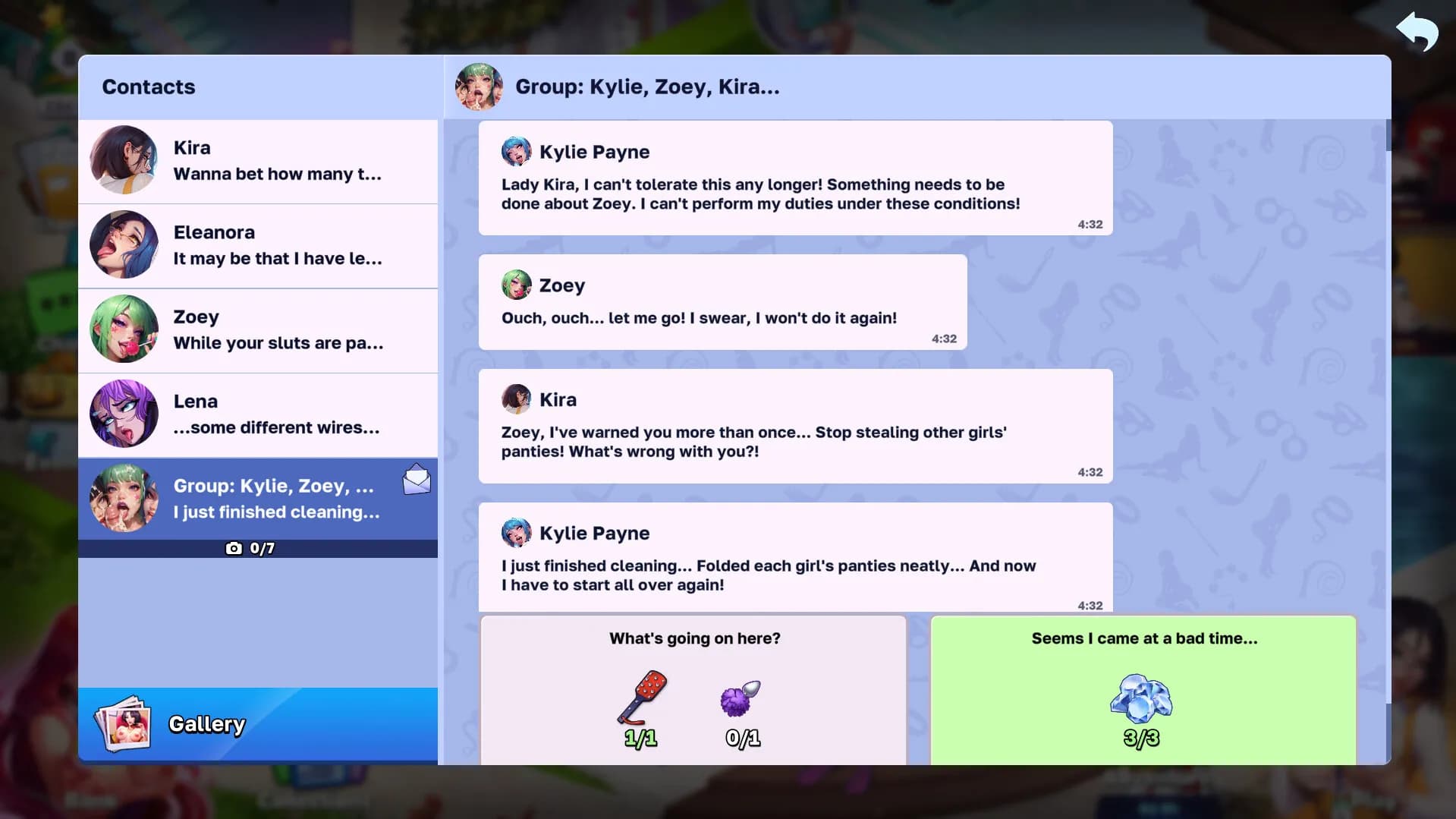
Task: Click Eleanora's avatar in the contacts list
Action: 124,245
